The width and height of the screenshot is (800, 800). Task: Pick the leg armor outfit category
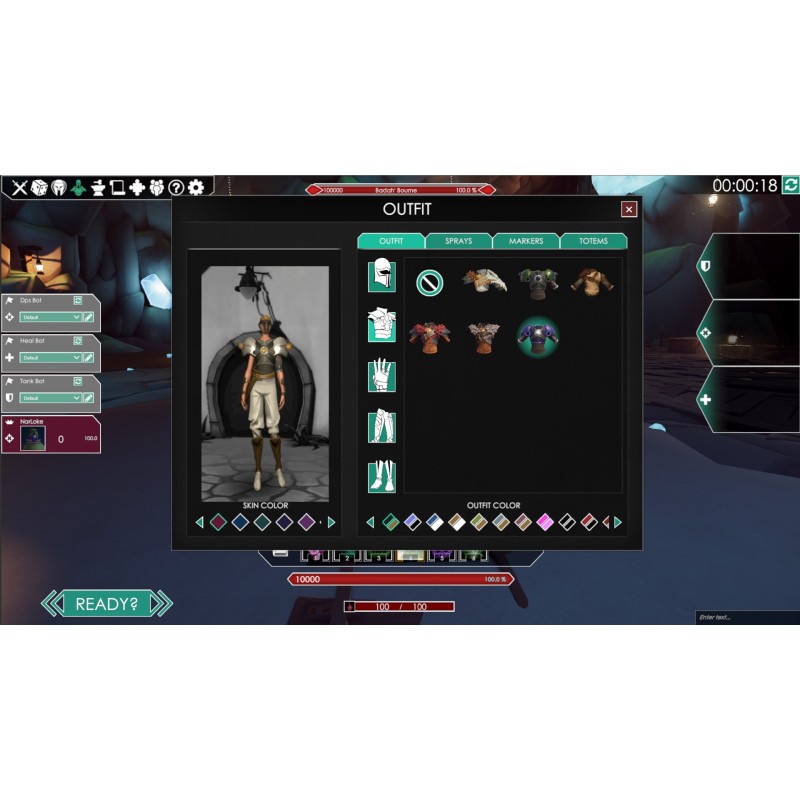[381, 427]
